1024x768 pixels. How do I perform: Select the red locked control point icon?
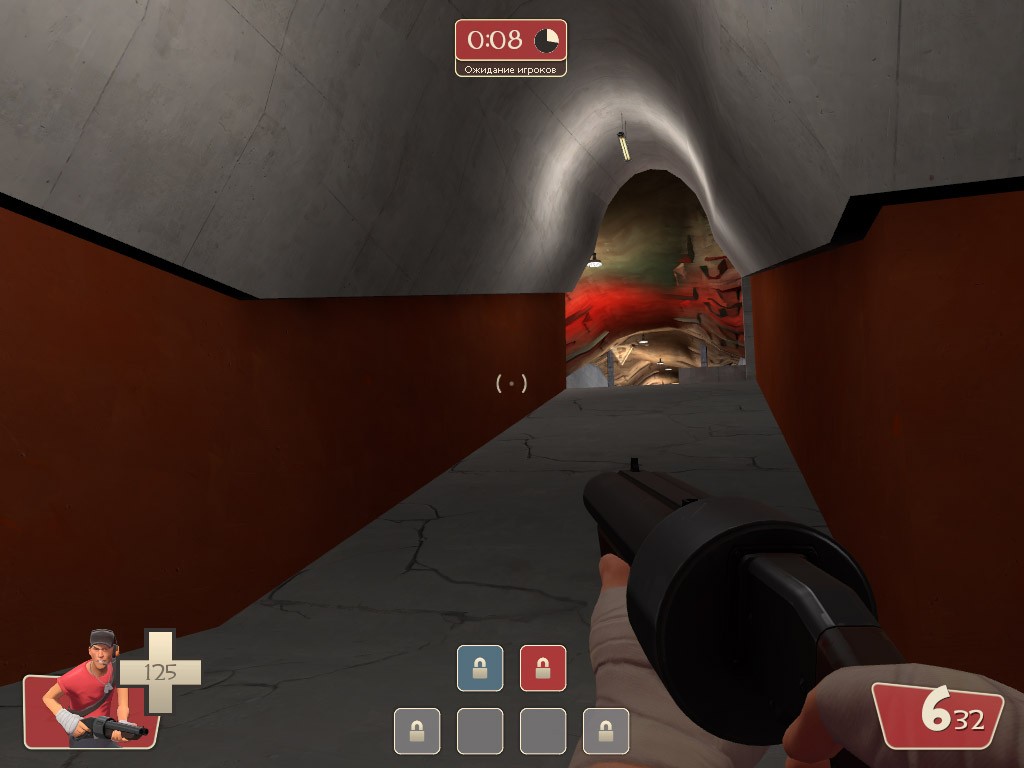(543, 668)
